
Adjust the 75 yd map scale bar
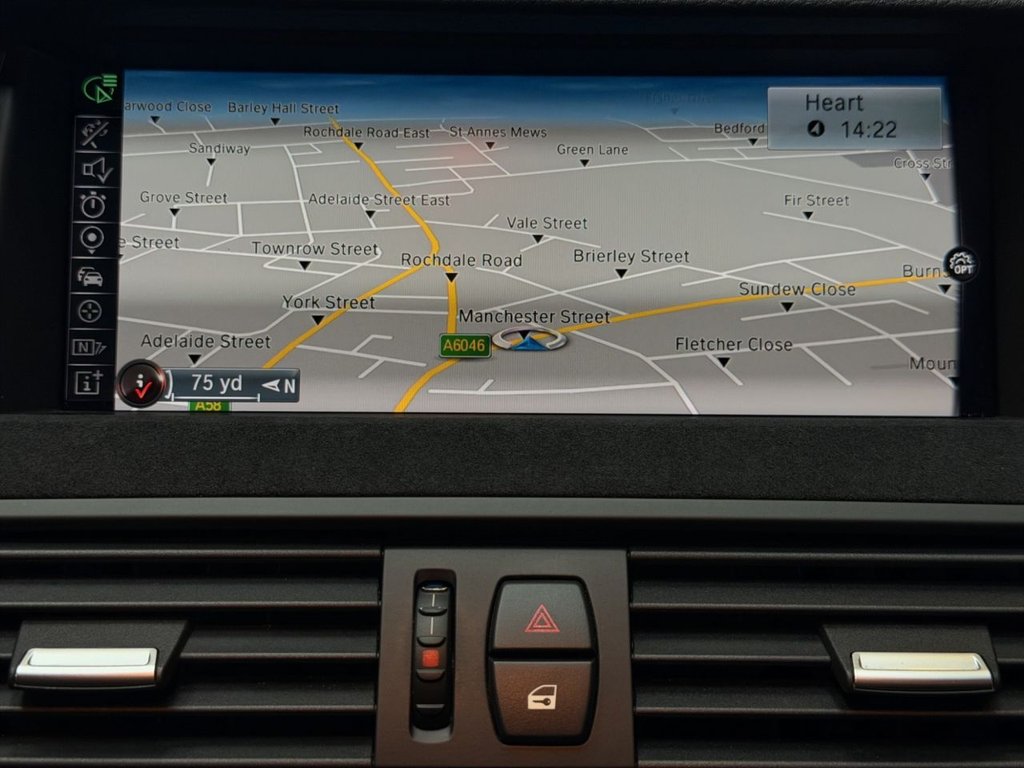click(234, 384)
